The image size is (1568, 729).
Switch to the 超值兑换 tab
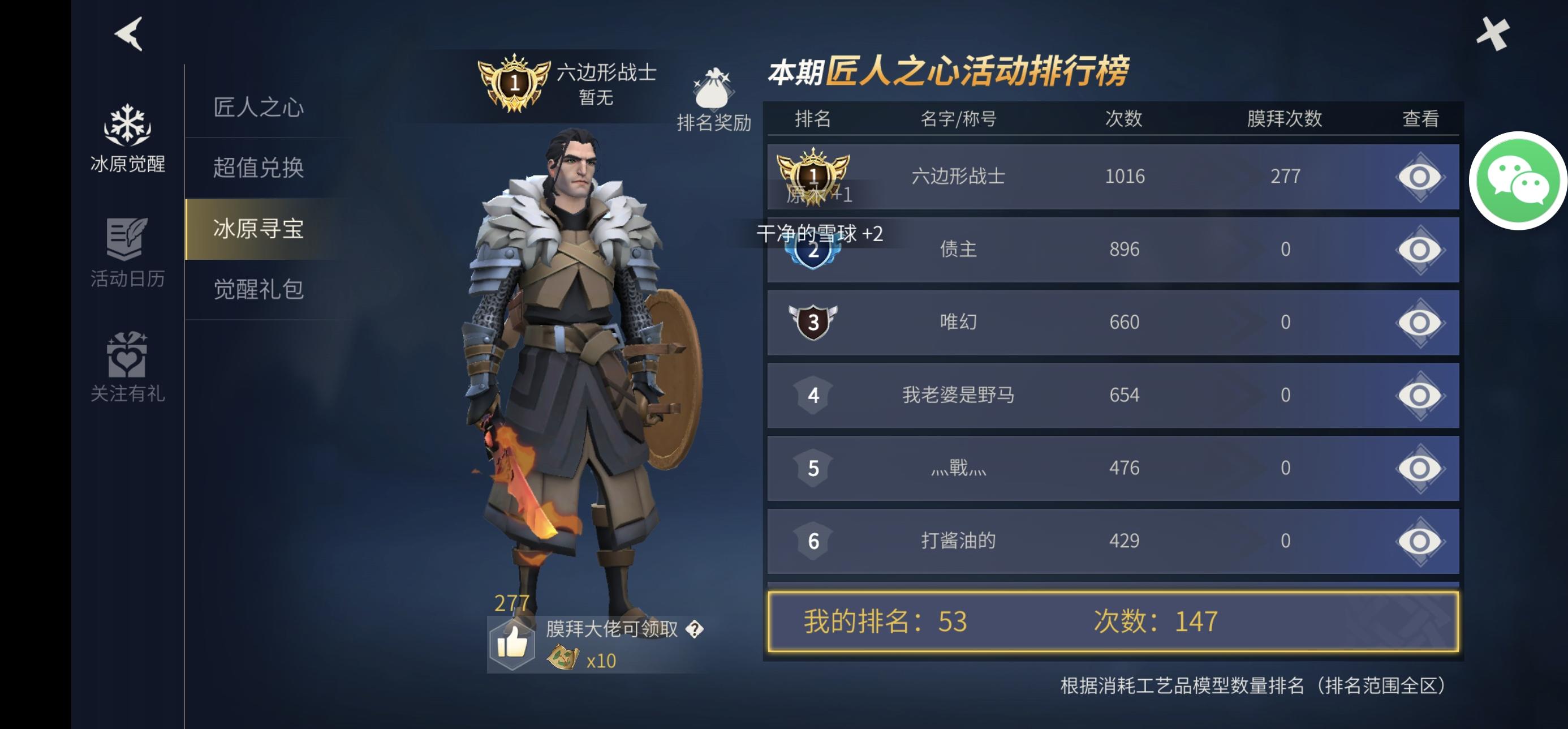(x=261, y=169)
